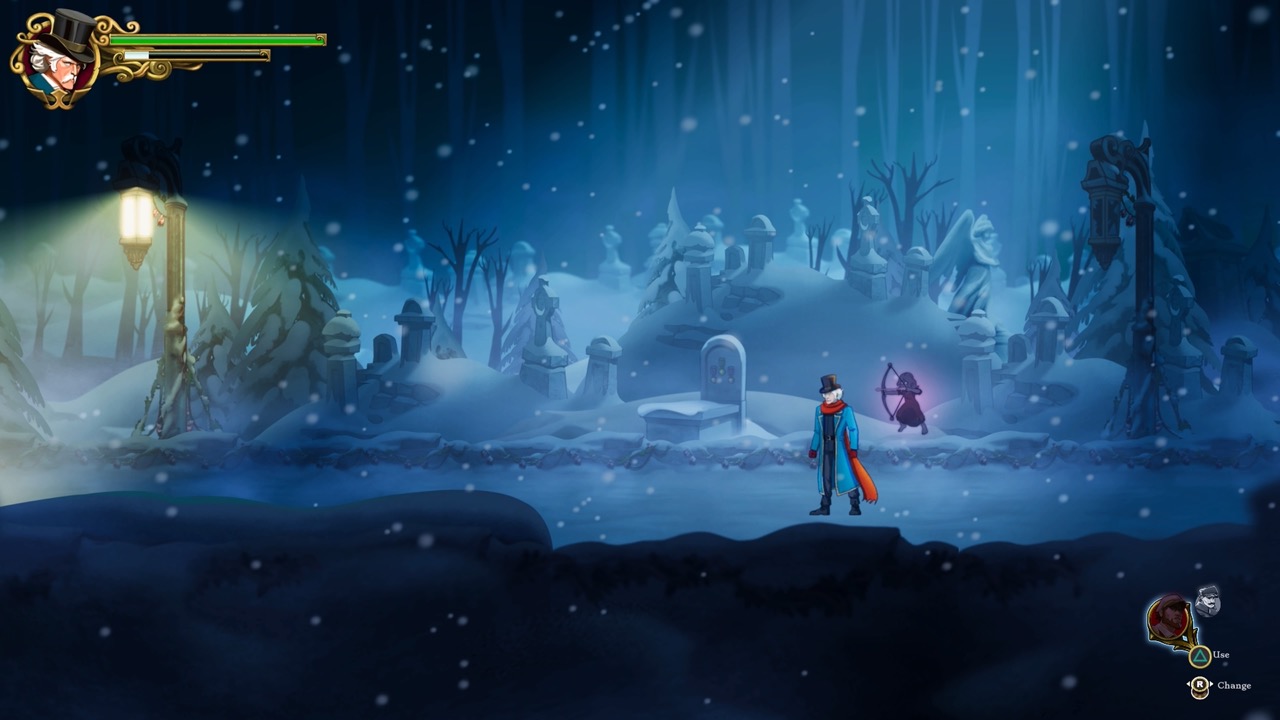The width and height of the screenshot is (1280, 720).
Task: Click the 'Use' text label
Action: [x=1220, y=655]
